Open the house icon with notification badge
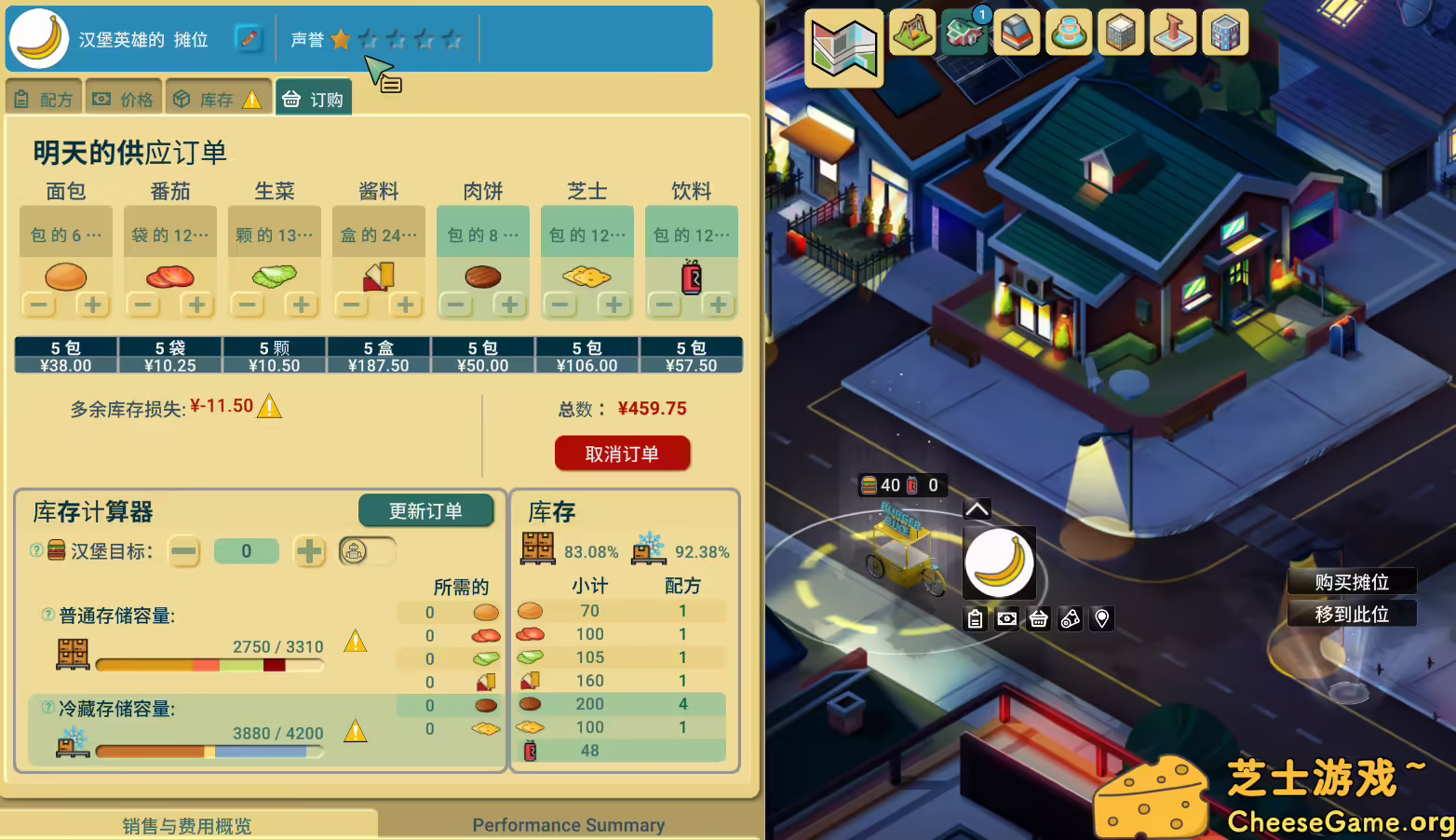Screen dimensions: 1456x840 tap(964, 33)
